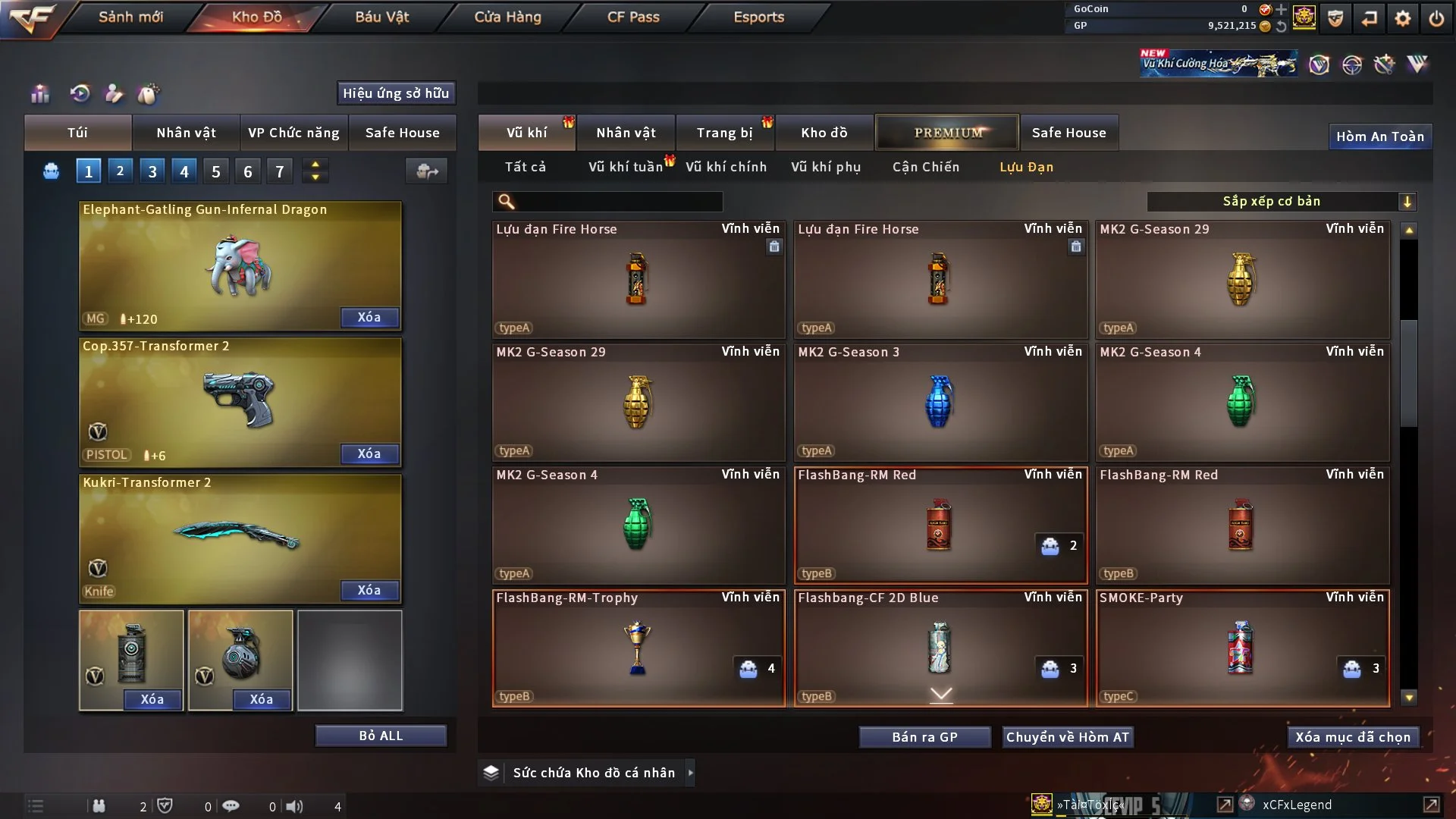Go to the Báu Vật menu
1456x819 pixels.
tap(381, 17)
